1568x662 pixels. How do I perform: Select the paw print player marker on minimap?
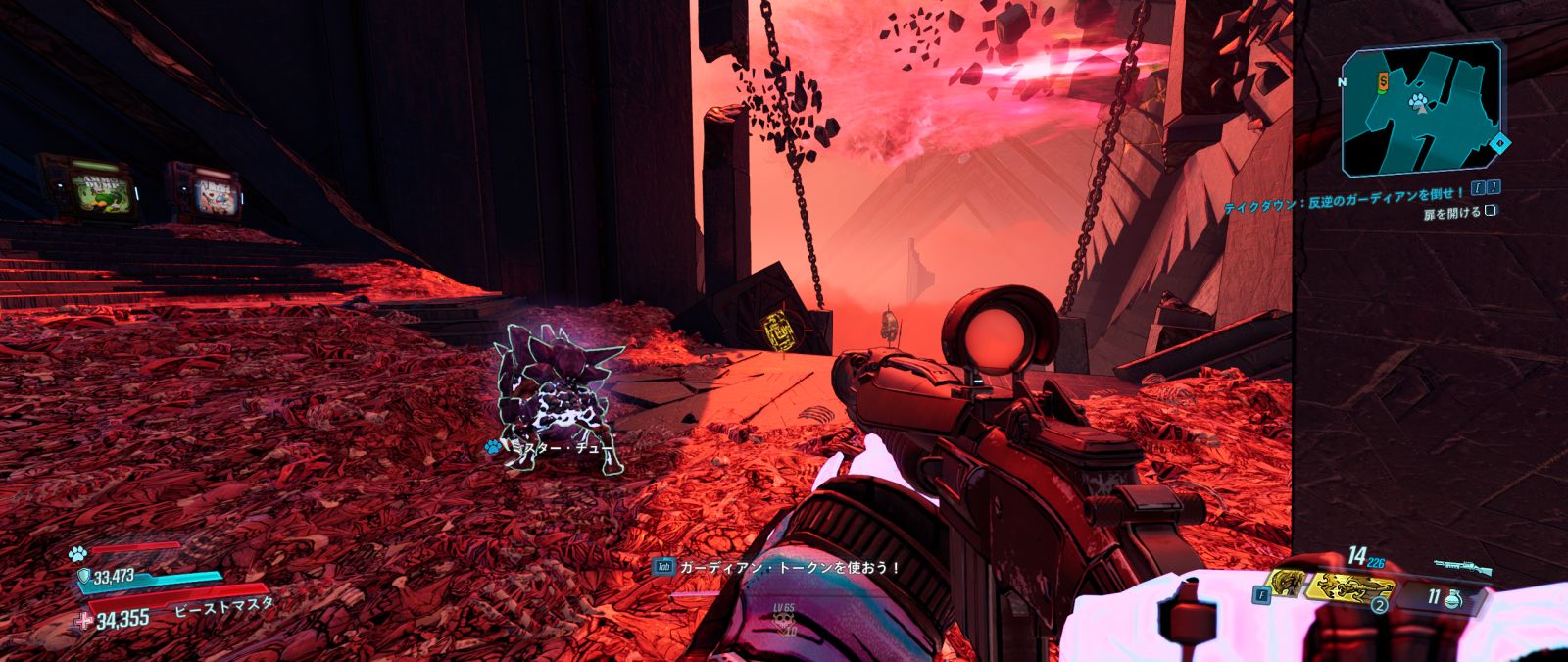(1418, 101)
